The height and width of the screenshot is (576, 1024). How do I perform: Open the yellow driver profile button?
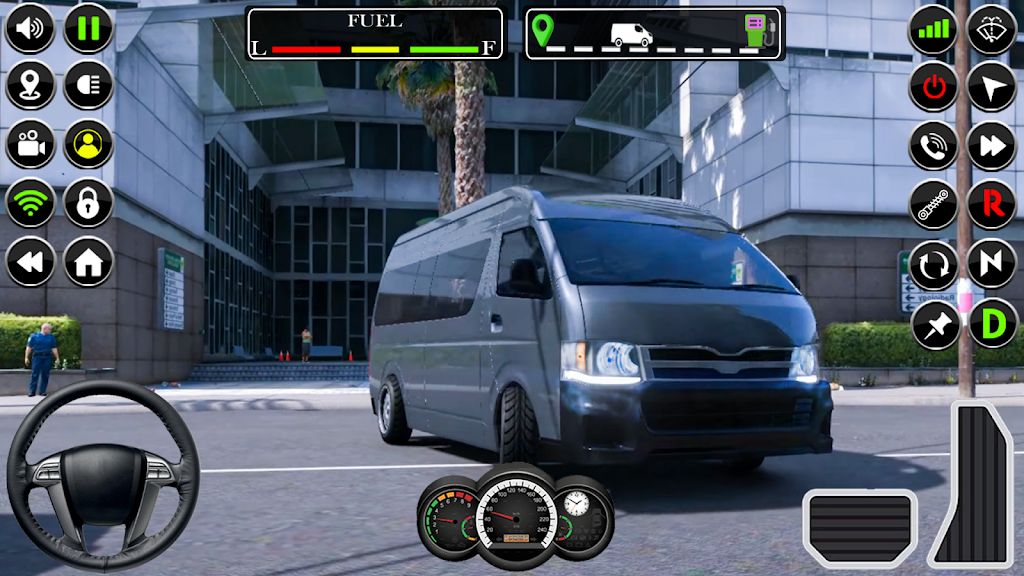(89, 145)
